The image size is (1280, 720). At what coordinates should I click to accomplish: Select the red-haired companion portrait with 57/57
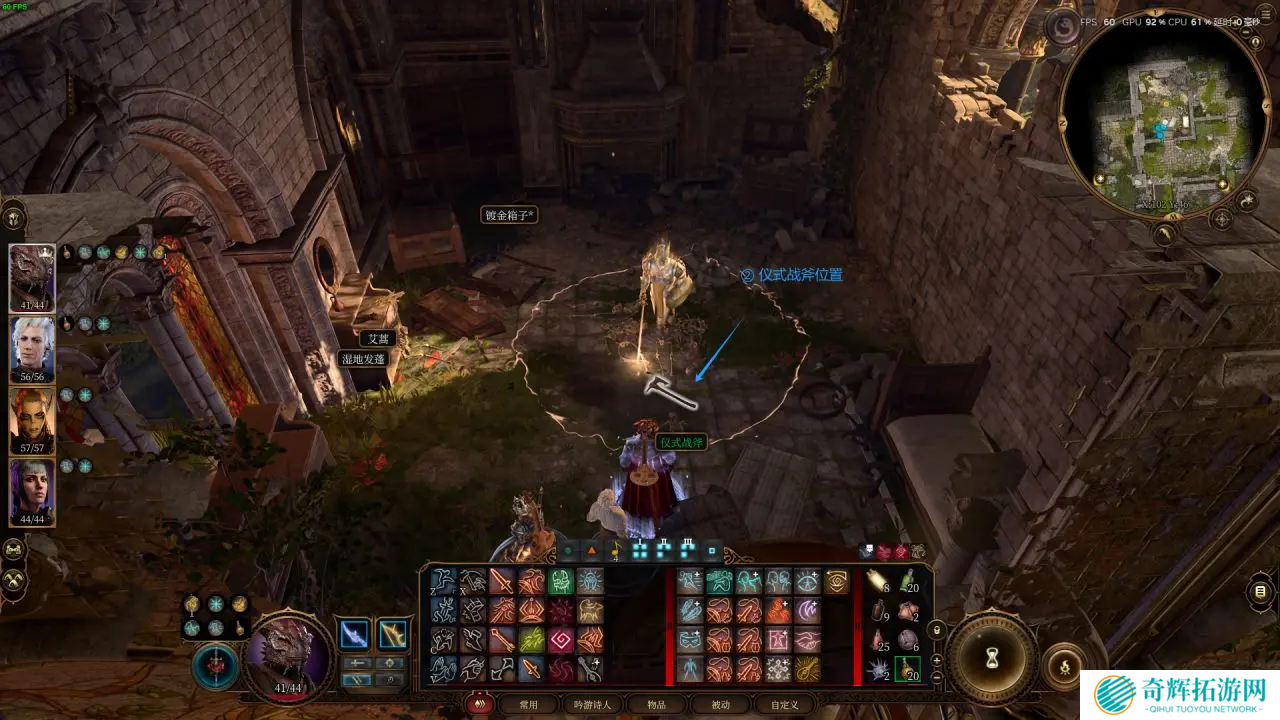tap(32, 418)
